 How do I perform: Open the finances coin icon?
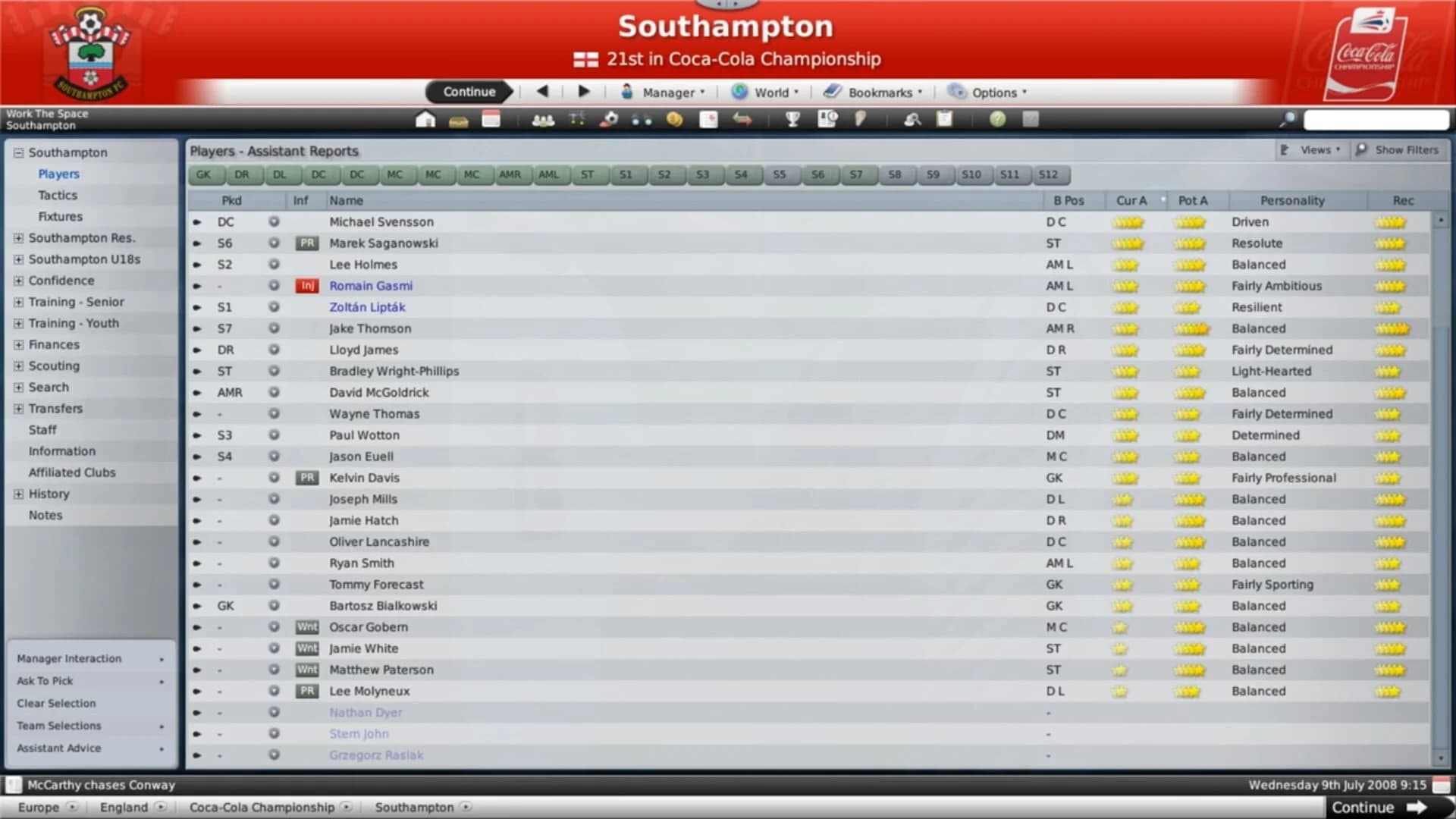point(675,119)
